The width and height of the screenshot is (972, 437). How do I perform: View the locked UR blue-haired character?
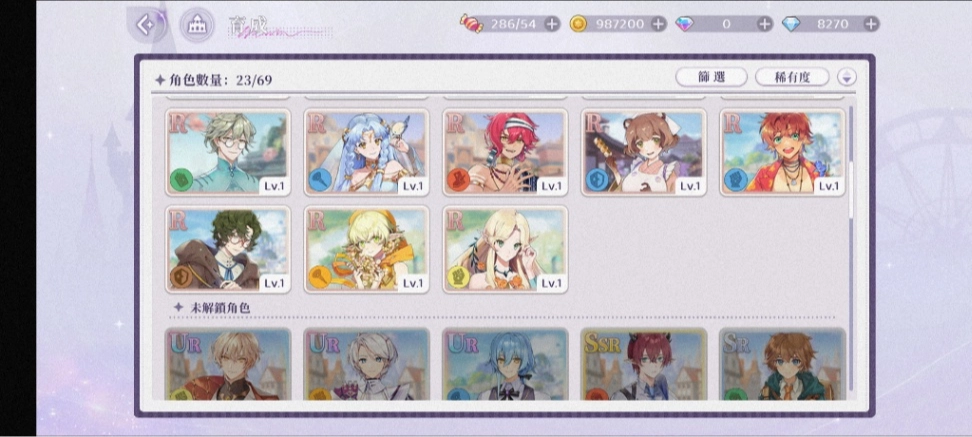click(x=505, y=365)
